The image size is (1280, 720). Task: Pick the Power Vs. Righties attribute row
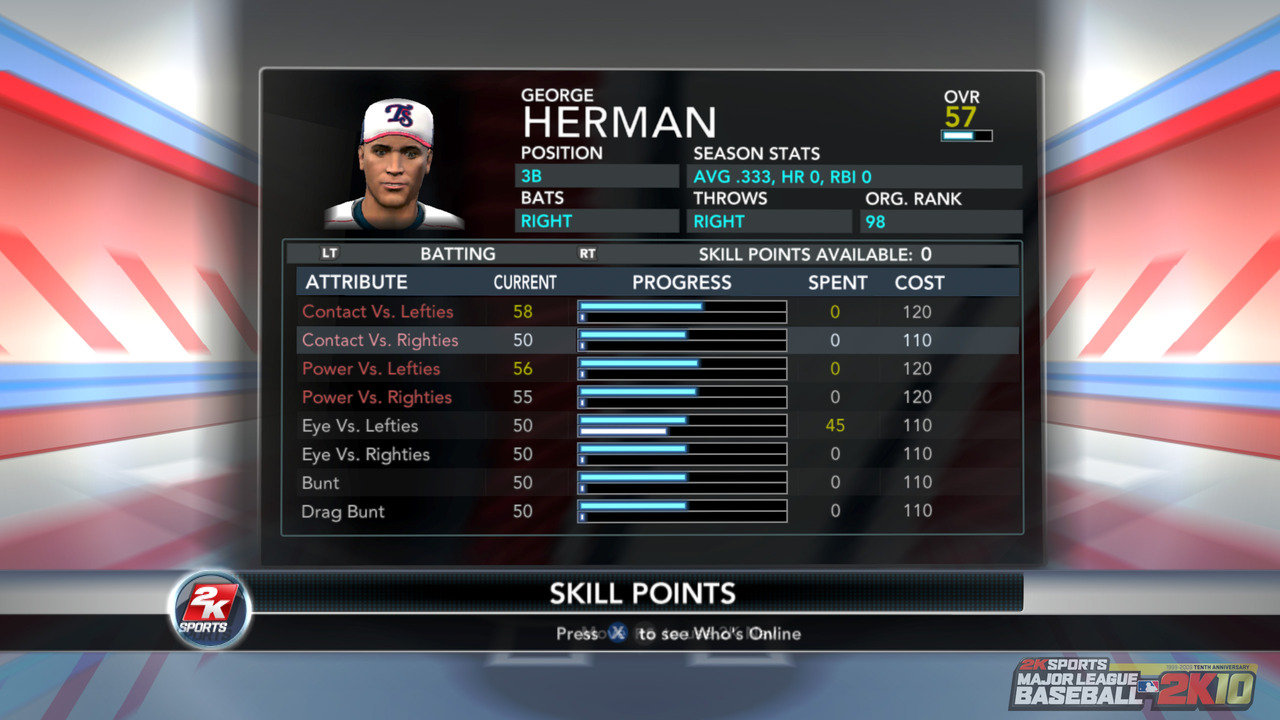(x=377, y=397)
